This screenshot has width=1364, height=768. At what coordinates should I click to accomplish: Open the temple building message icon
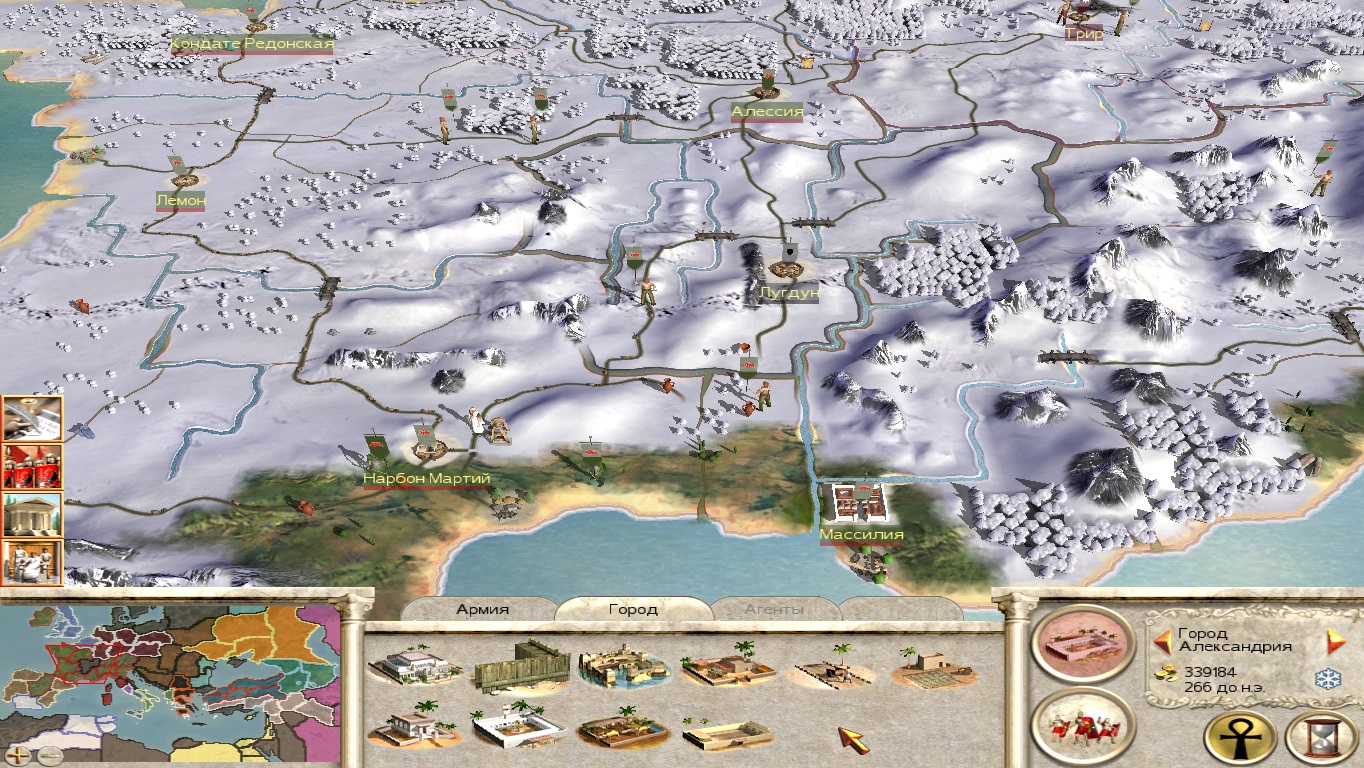click(x=32, y=515)
